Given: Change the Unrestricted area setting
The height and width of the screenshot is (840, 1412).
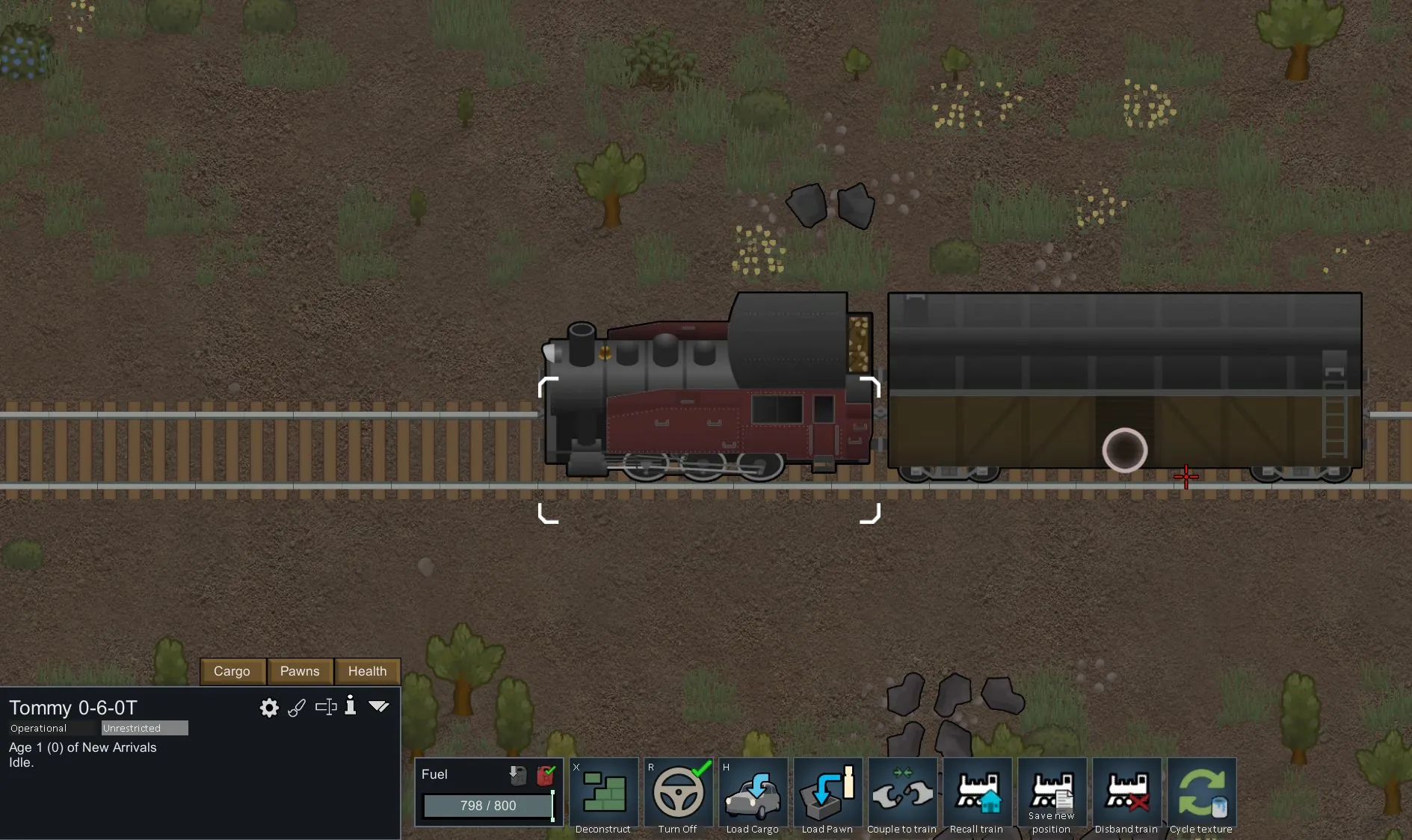Looking at the screenshot, I should [x=144, y=728].
